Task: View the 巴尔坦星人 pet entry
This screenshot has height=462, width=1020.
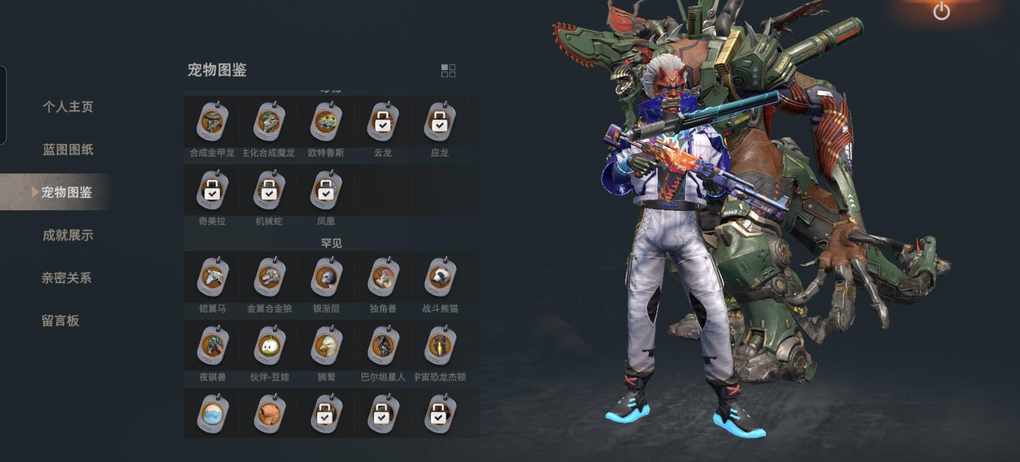Action: [382, 345]
